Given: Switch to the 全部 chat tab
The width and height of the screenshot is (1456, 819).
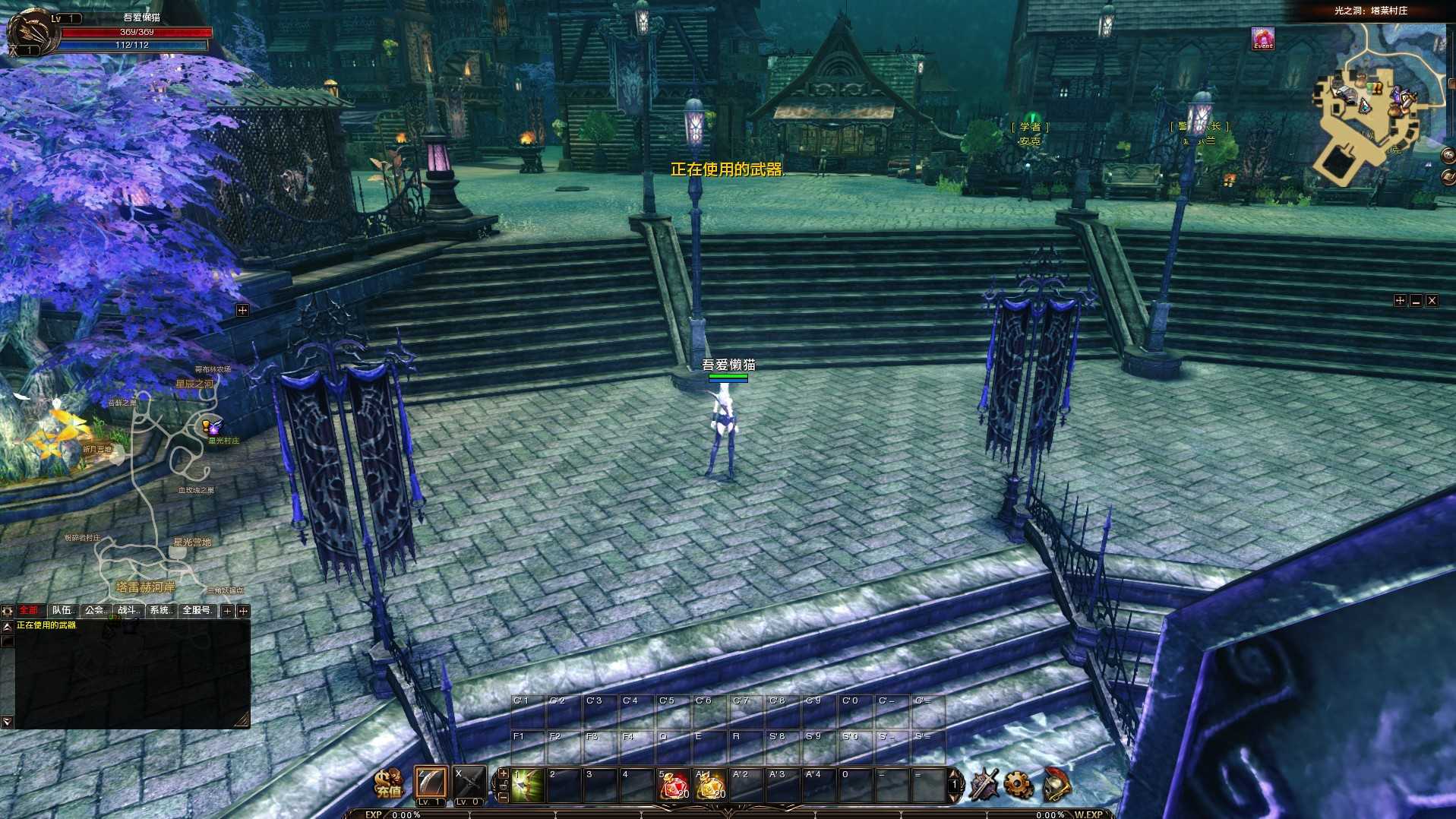Looking at the screenshot, I should [x=29, y=611].
